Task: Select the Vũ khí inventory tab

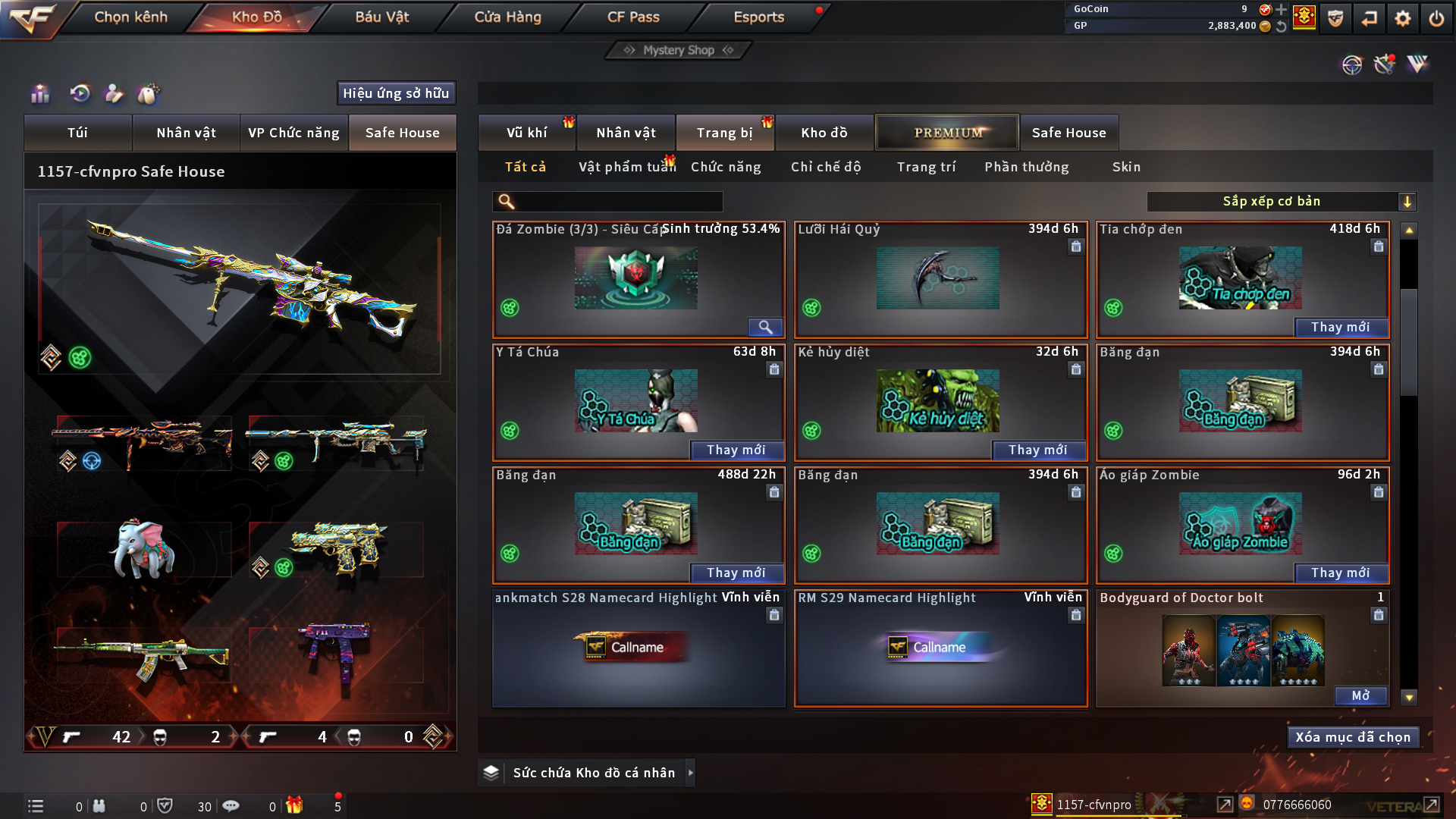Action: (x=526, y=133)
